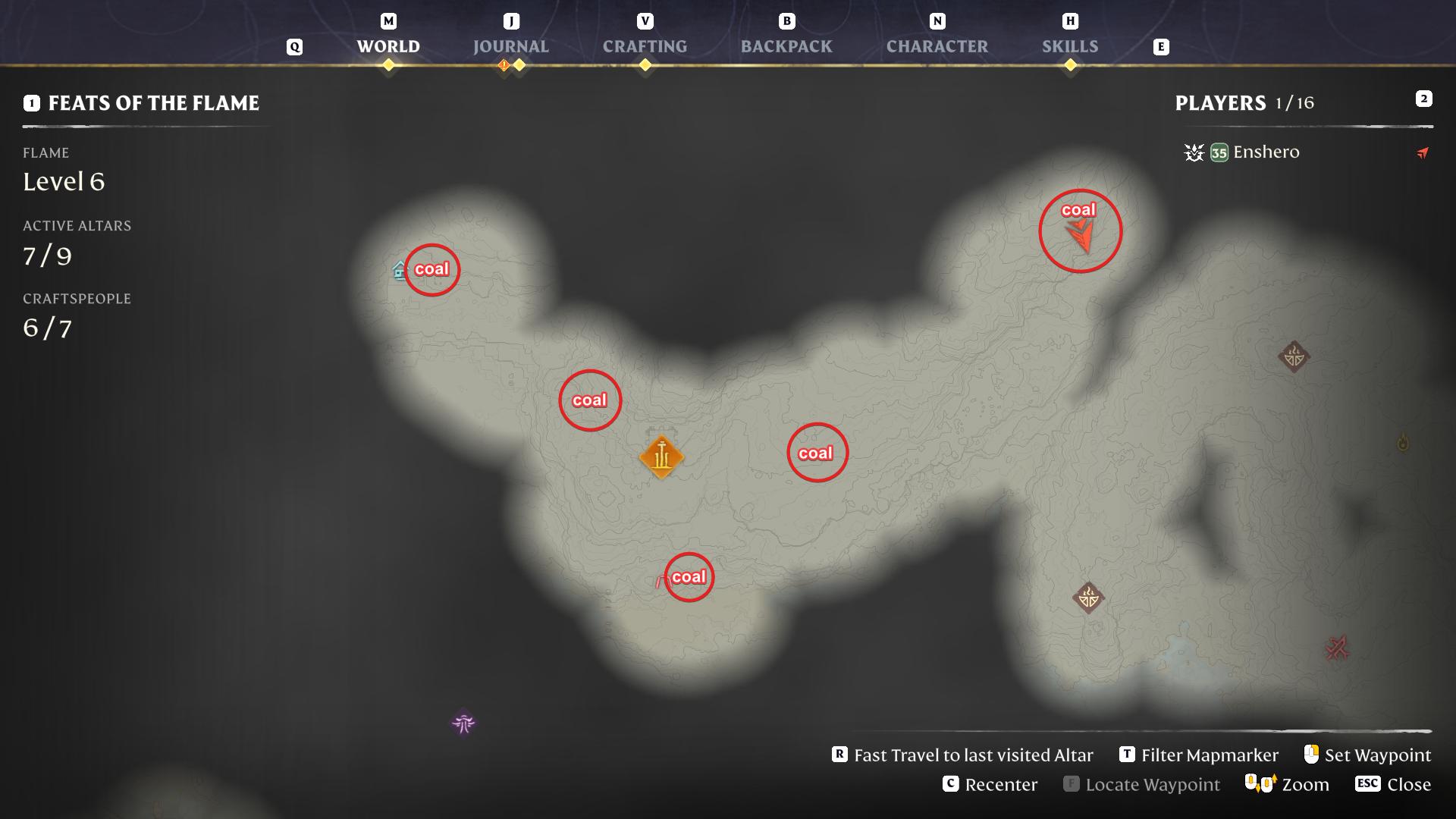Viewport: 1456px width, 819px height.
Task: Open the Filter Mapmarker option
Action: [1200, 755]
